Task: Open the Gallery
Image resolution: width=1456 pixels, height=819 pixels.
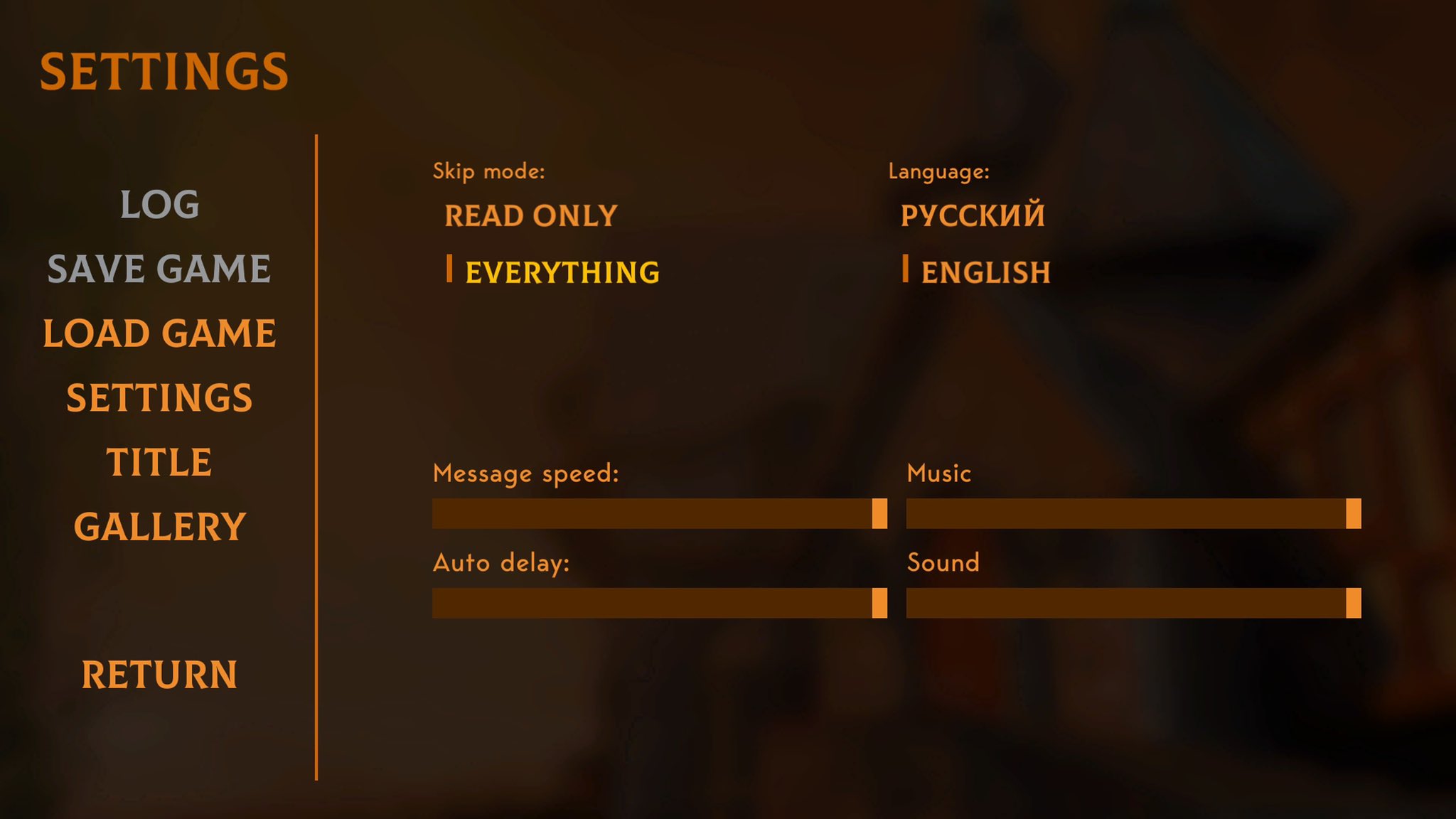Action: coord(159,527)
